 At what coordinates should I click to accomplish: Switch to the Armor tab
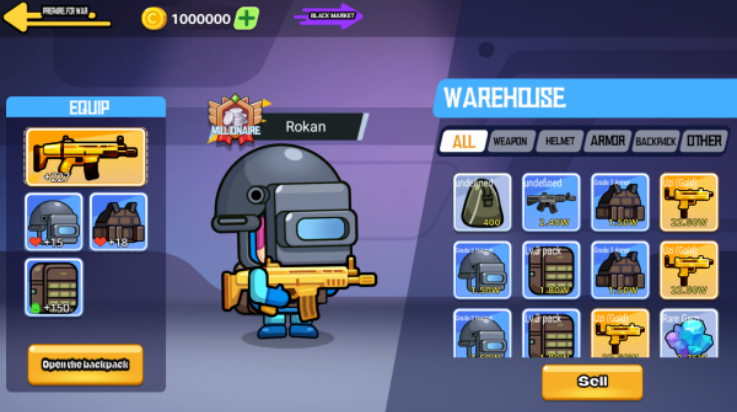(x=607, y=141)
